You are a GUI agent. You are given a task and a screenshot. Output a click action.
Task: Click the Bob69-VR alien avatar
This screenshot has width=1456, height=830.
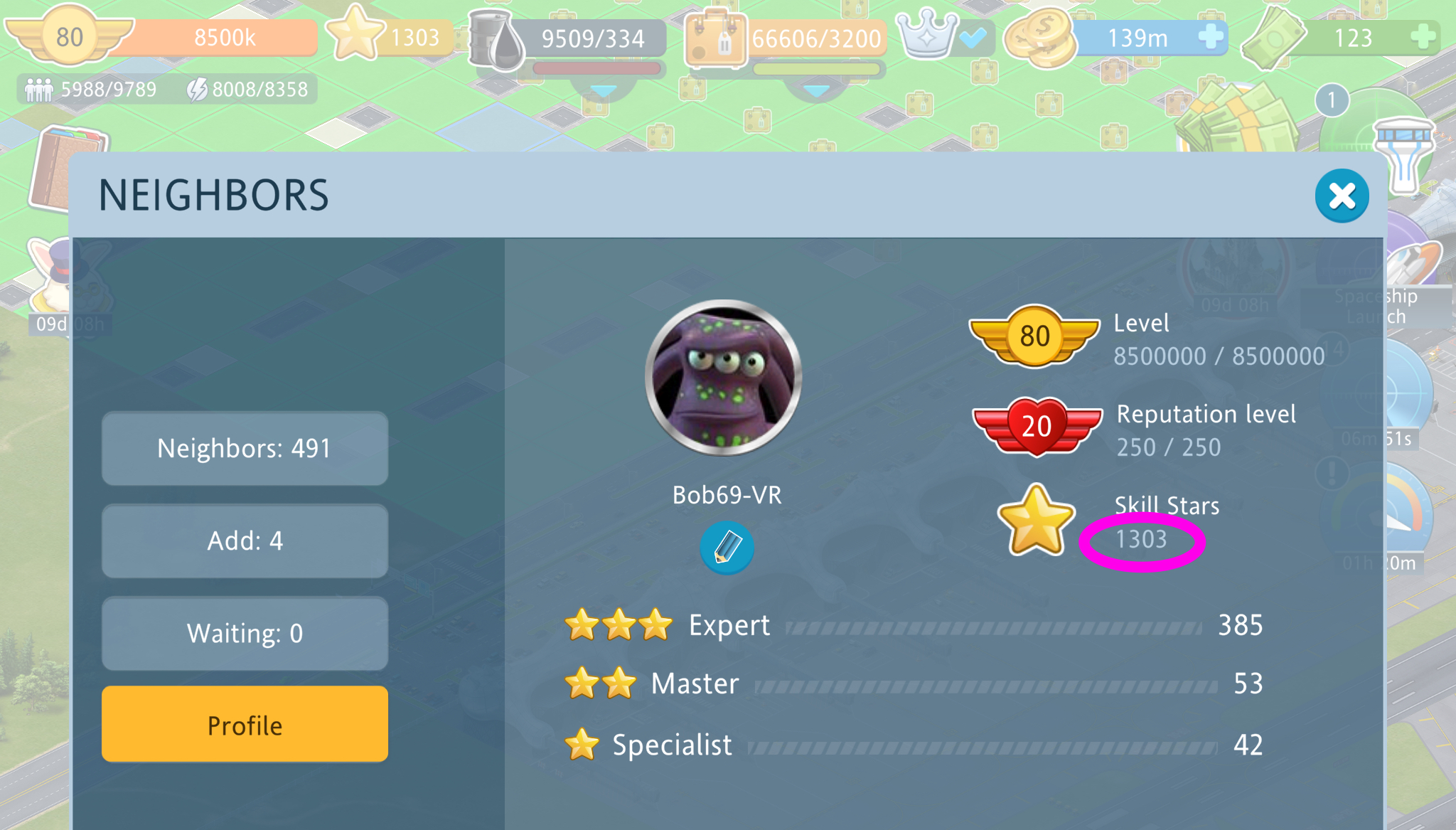point(724,378)
